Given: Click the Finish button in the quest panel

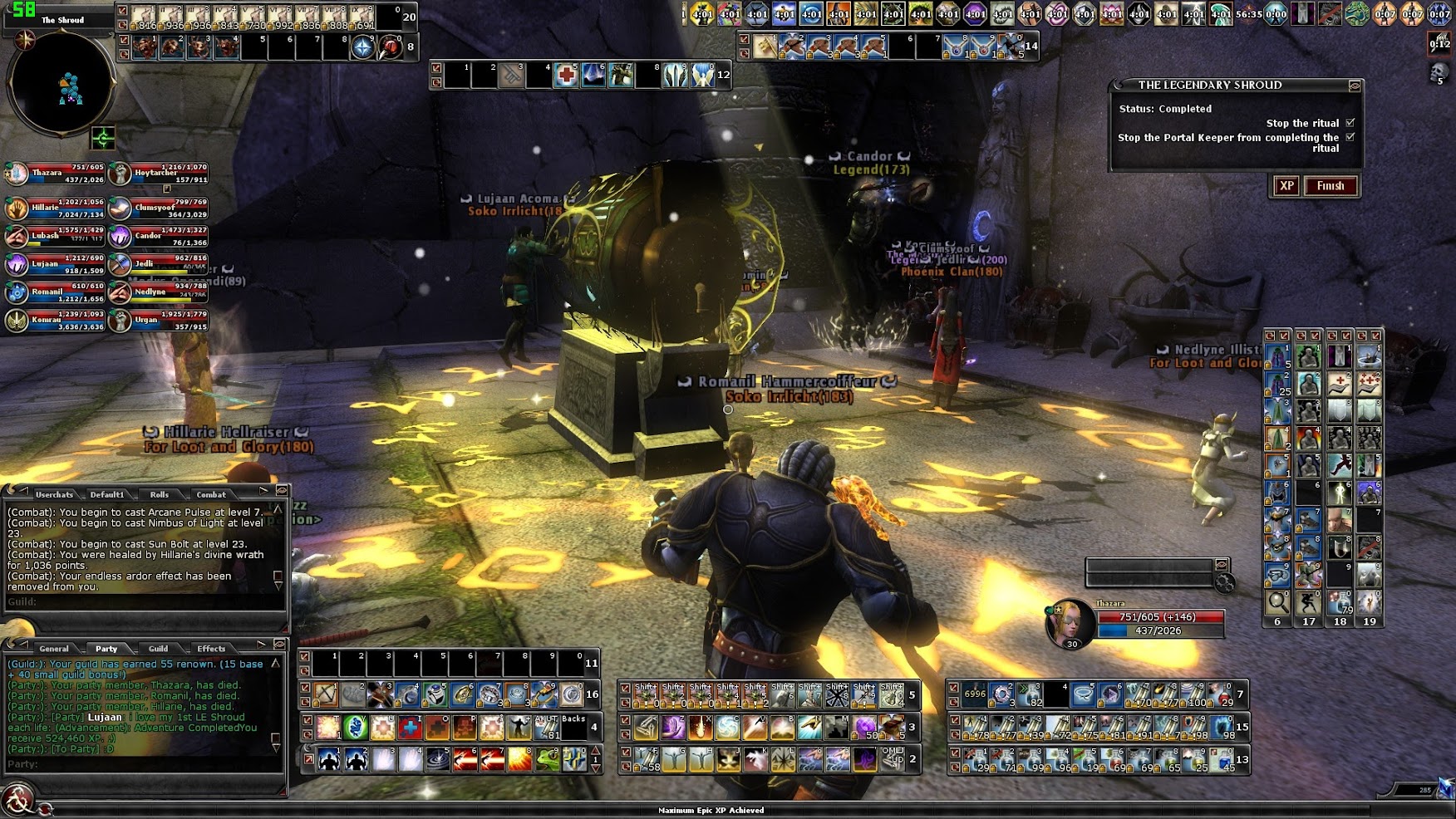Looking at the screenshot, I should [1331, 186].
